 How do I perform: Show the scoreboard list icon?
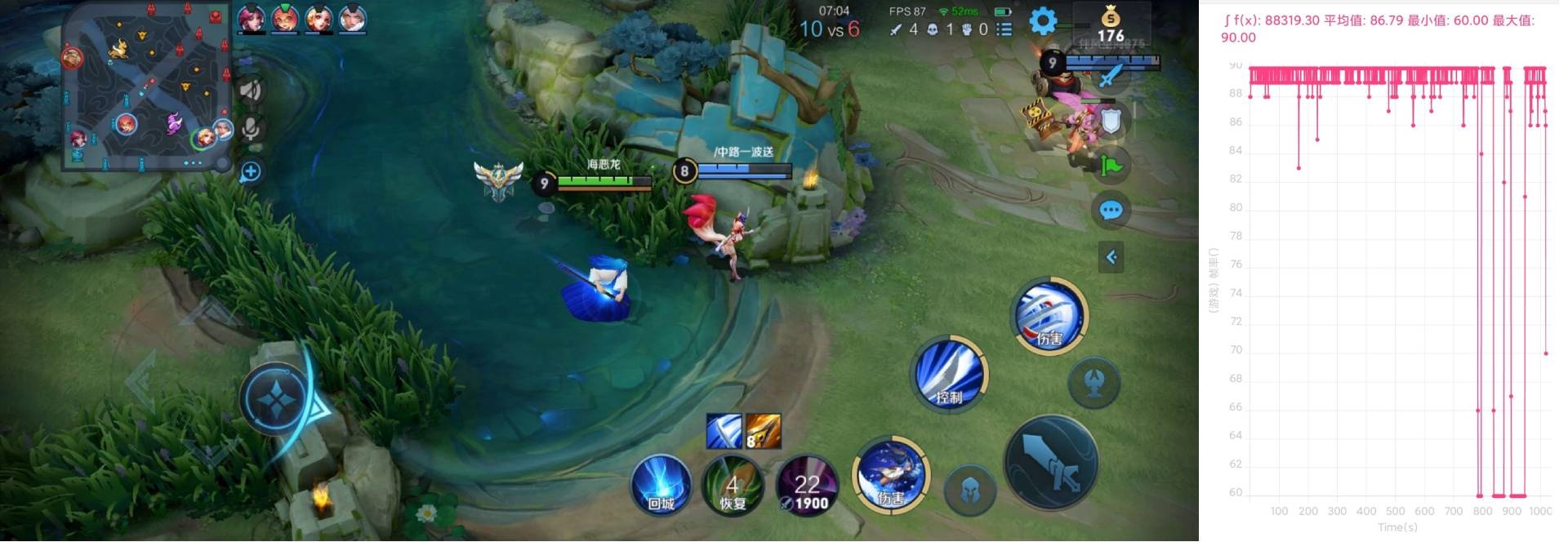(1004, 29)
